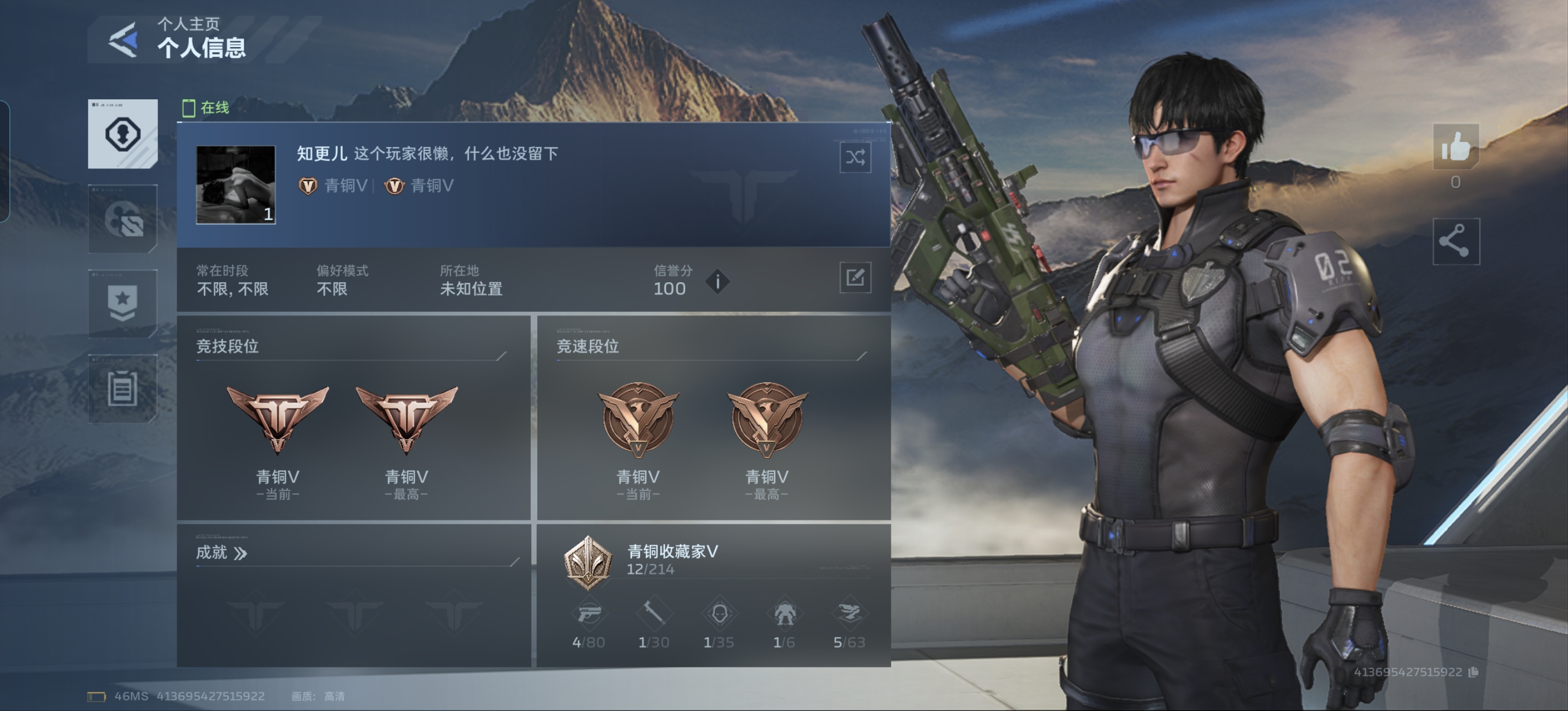Edit the profile preferences
Viewport: 1568px width, 711px height.
coord(855,278)
